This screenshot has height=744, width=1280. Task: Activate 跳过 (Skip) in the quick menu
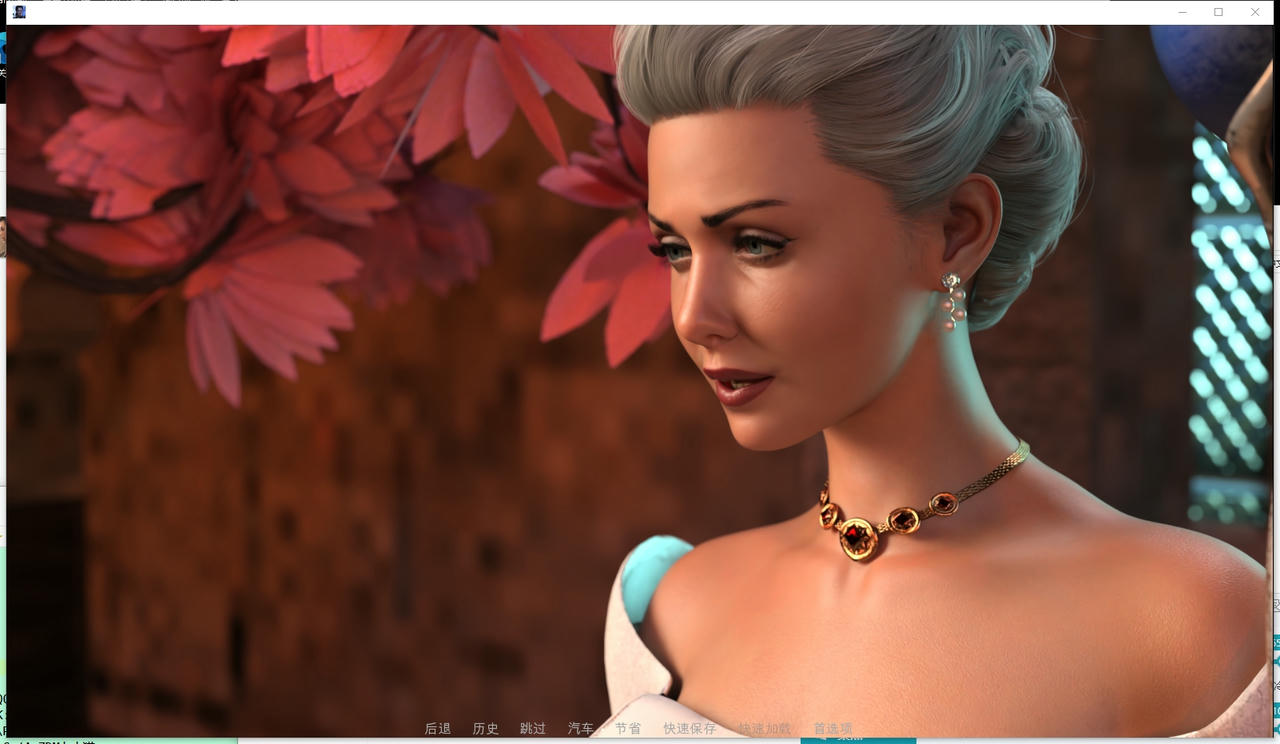(533, 729)
